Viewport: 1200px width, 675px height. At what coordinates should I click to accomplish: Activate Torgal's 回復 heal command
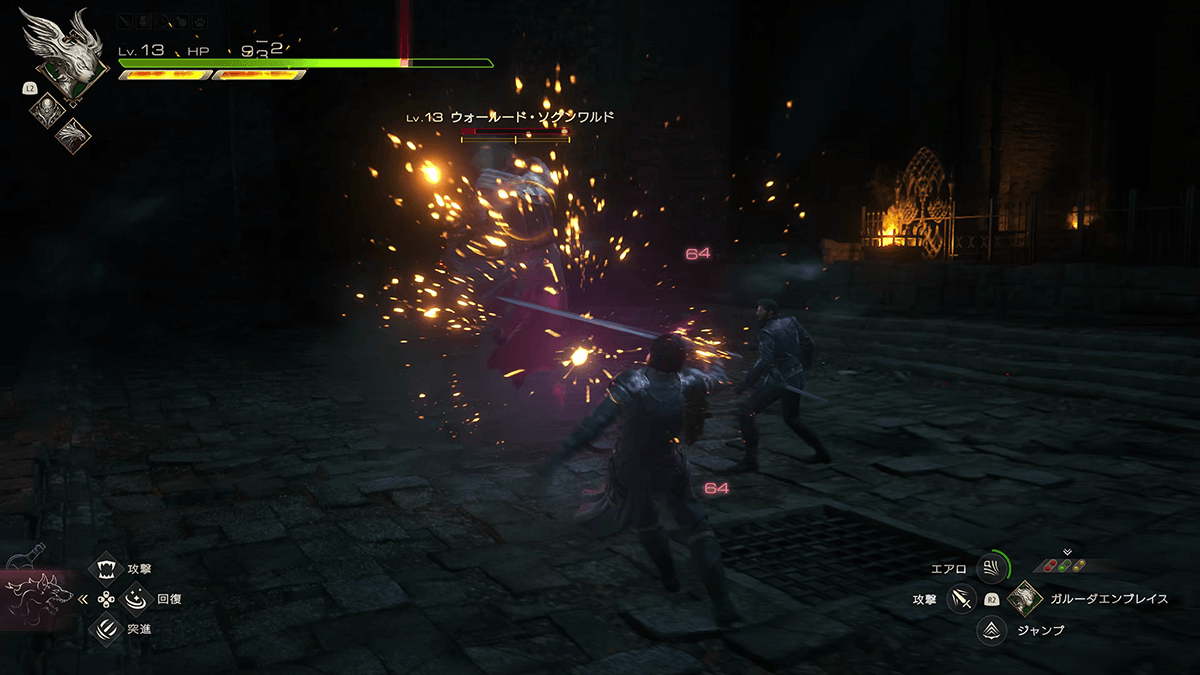pos(134,600)
